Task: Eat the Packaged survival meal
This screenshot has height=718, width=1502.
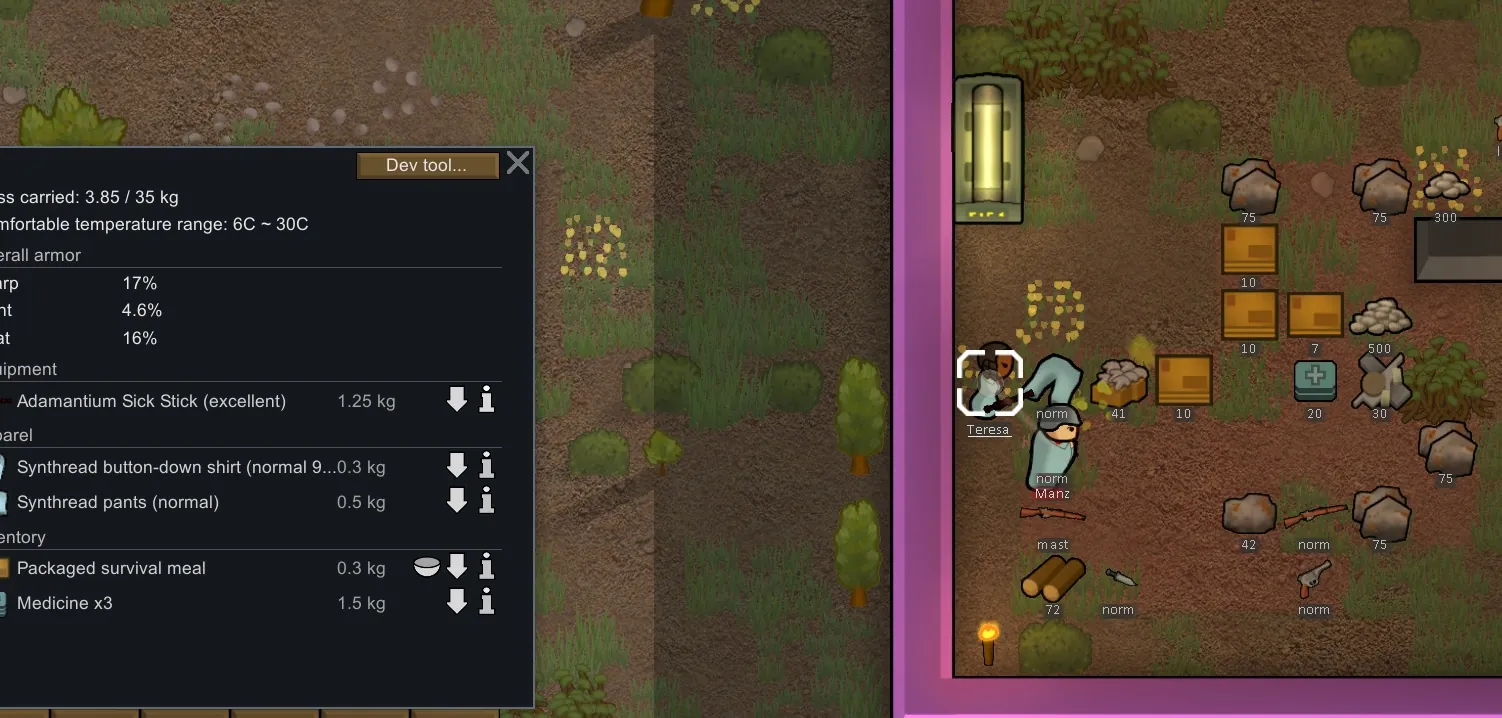Action: tap(427, 568)
